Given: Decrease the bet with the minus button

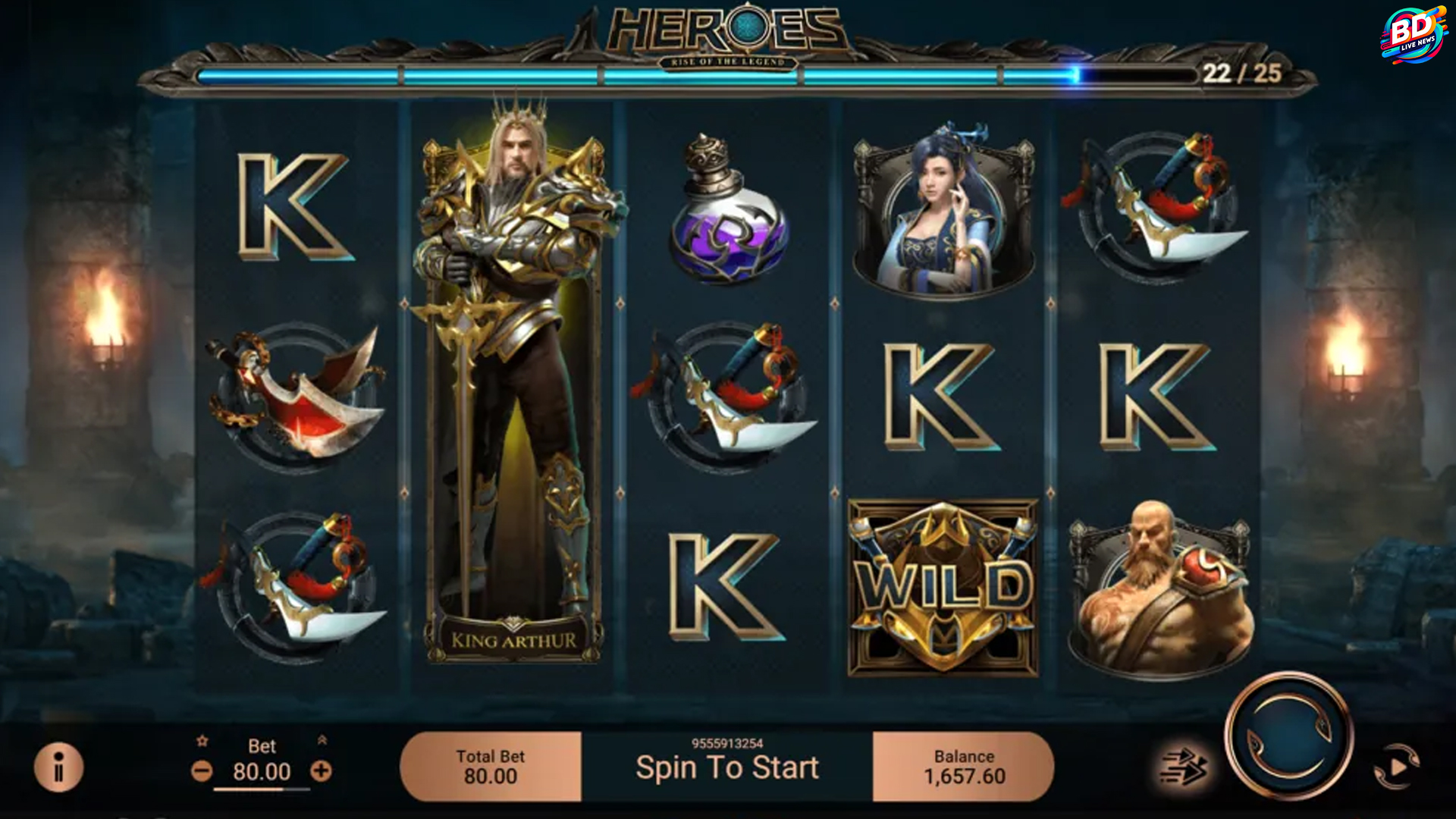Looking at the screenshot, I should click(x=202, y=772).
